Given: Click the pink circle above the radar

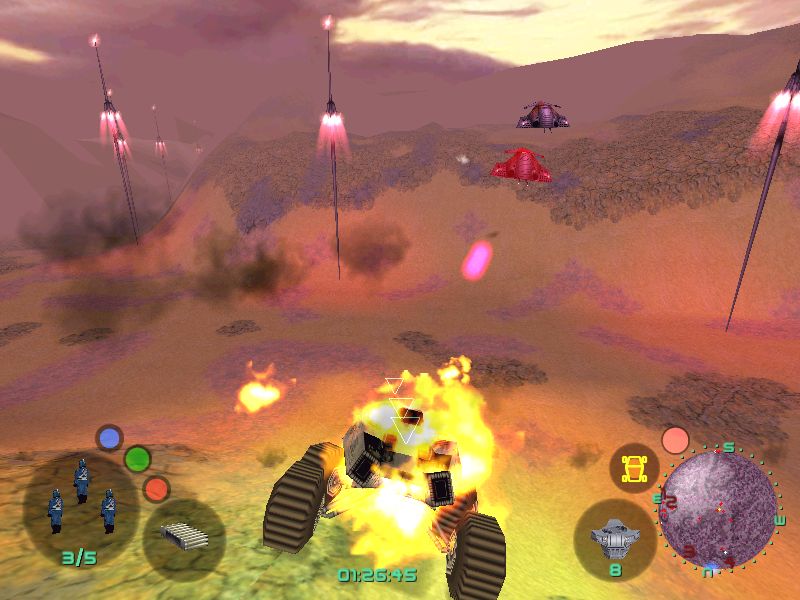Looking at the screenshot, I should (676, 440).
